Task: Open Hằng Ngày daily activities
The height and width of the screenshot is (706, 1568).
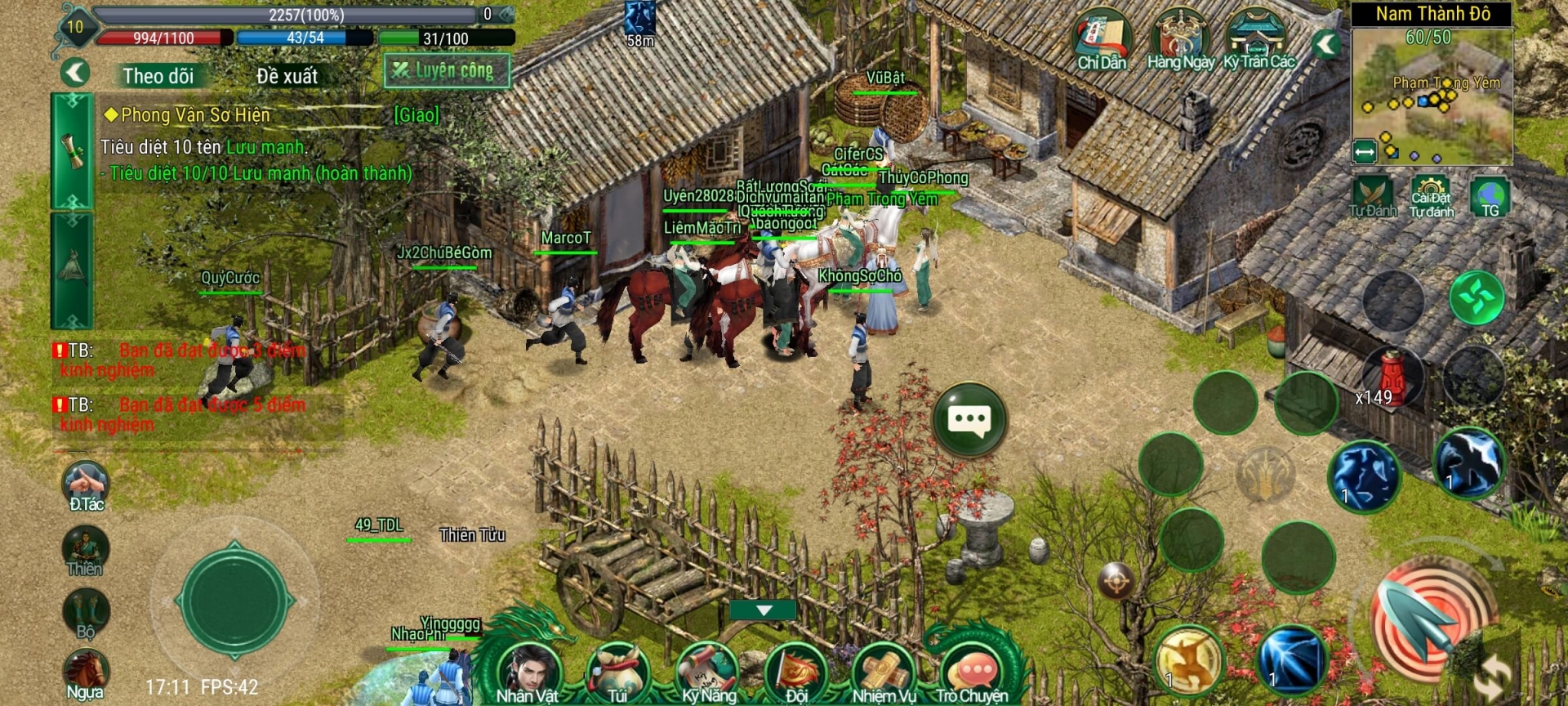Action: tap(1180, 41)
